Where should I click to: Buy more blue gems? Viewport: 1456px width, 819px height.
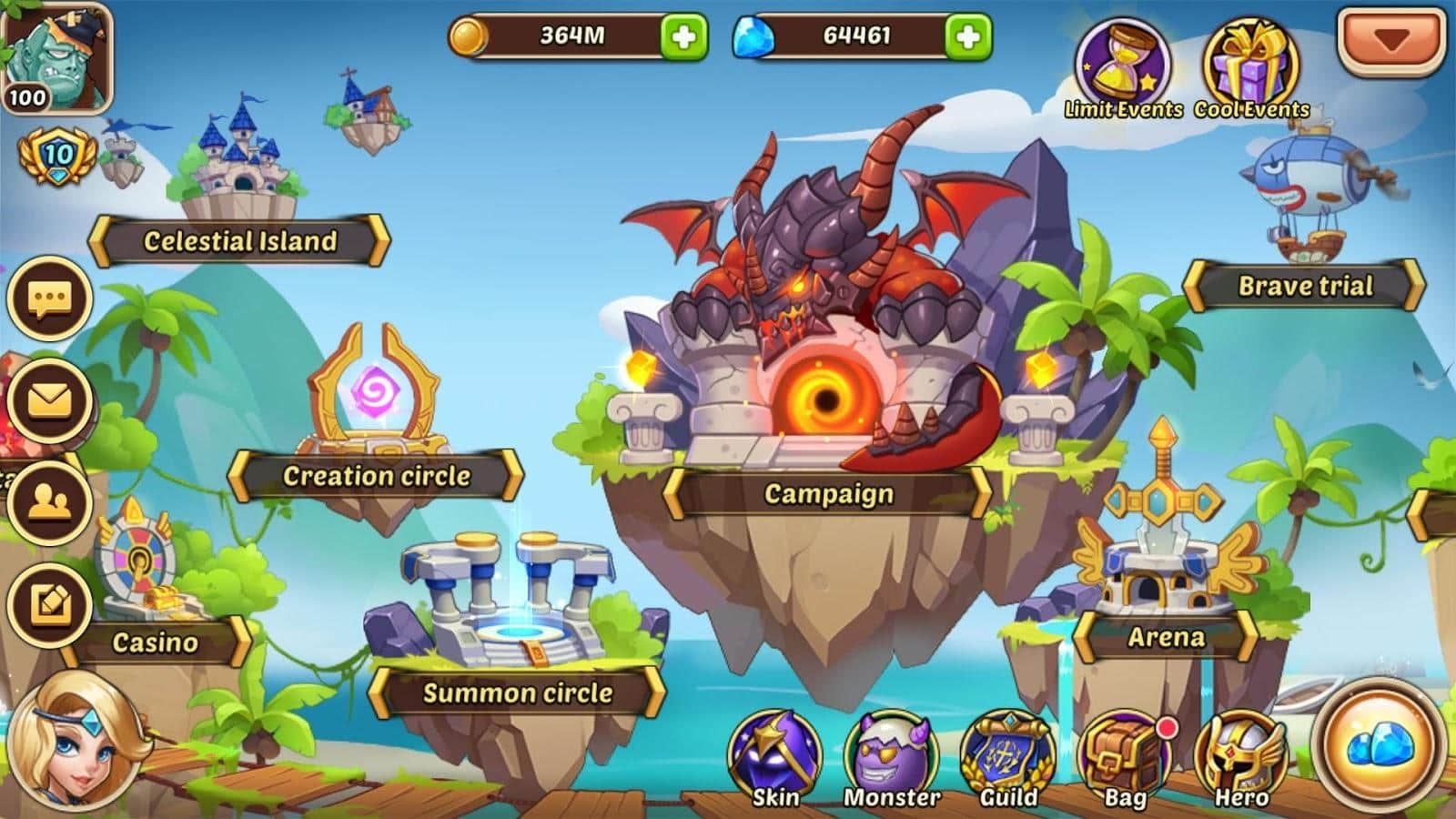tap(967, 36)
